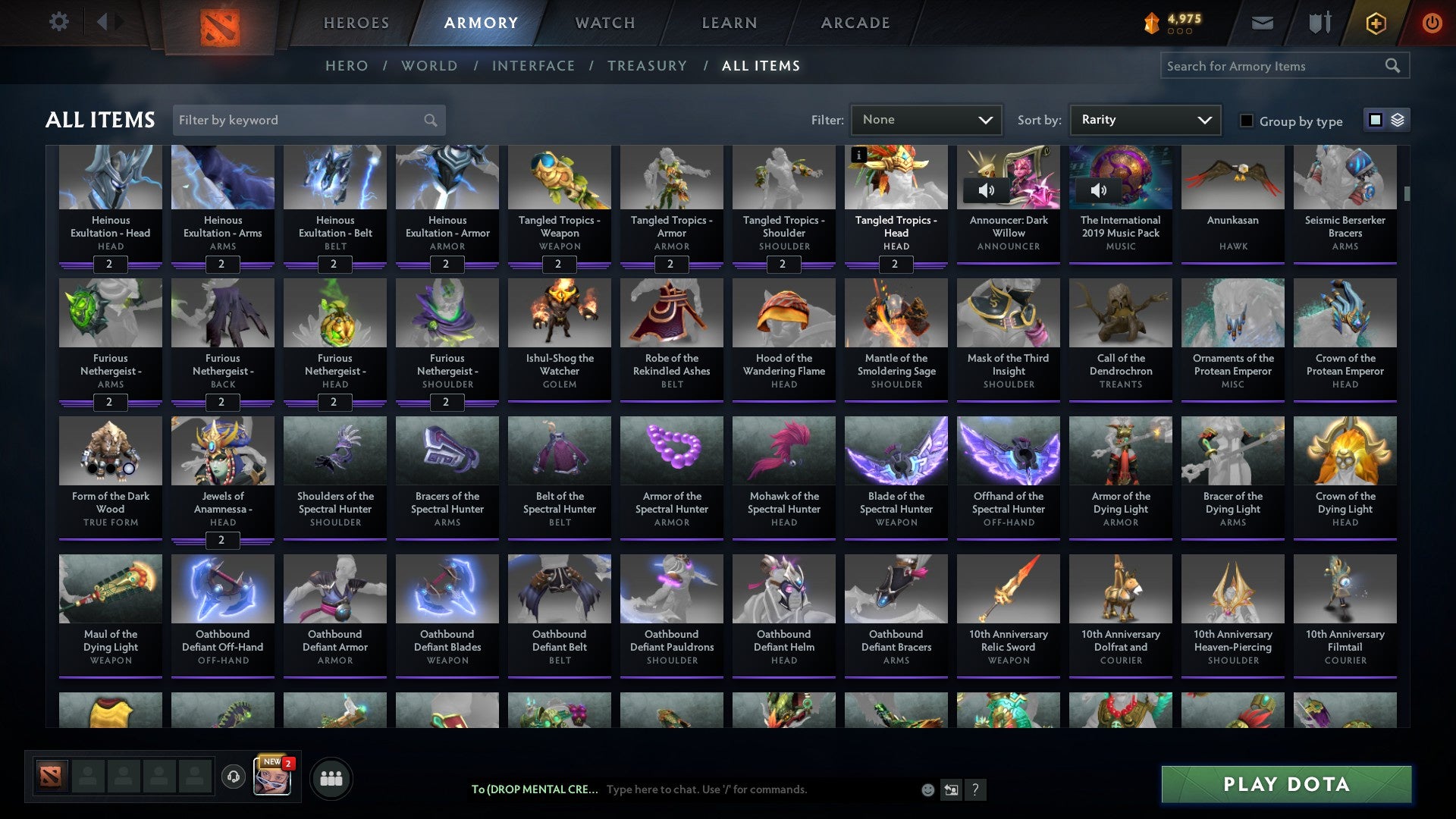Viewport: 1456px width, 819px height.
Task: Open the settings gear icon
Action: click(x=58, y=22)
